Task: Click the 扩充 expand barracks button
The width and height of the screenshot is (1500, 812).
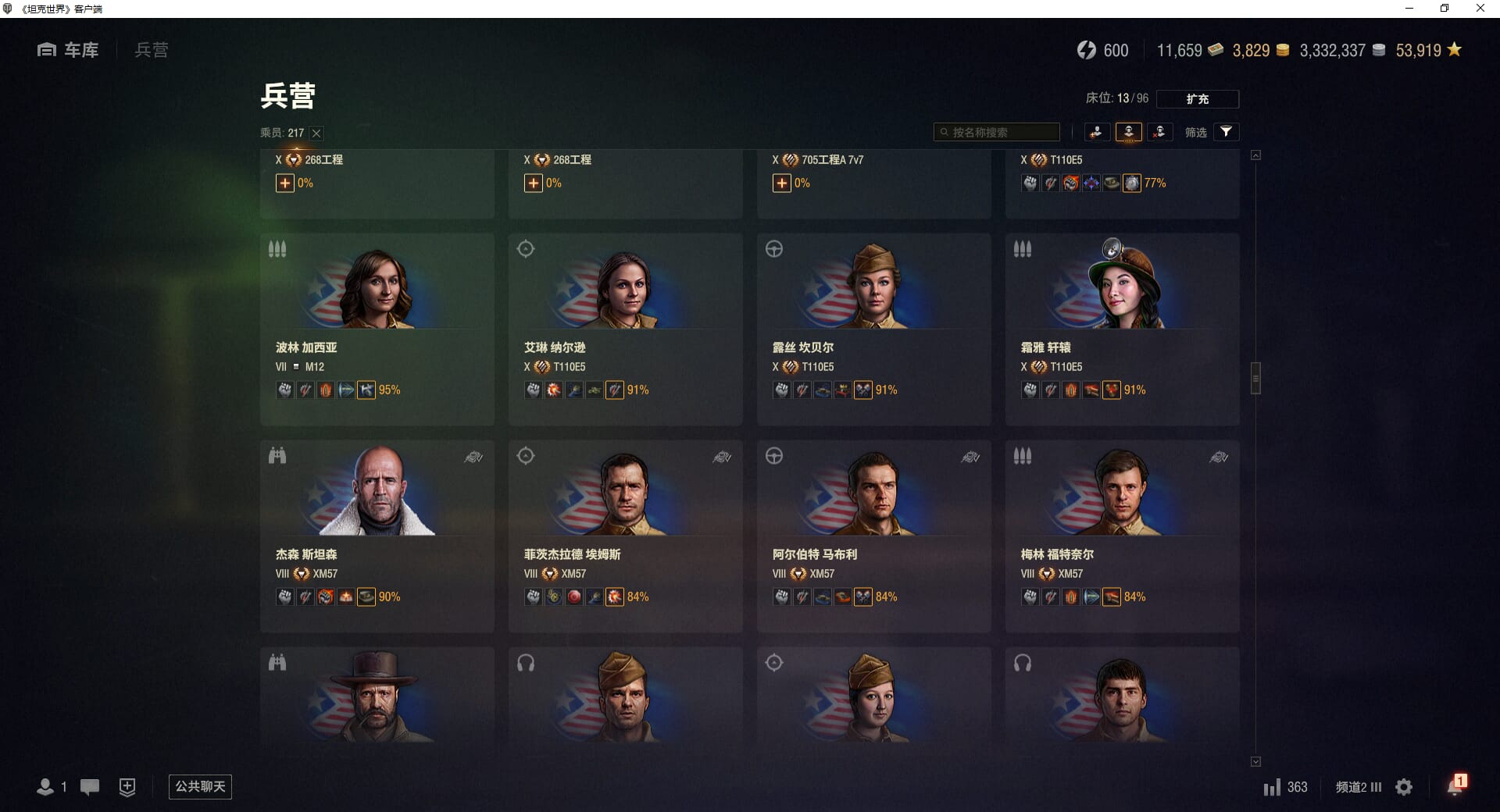Action: point(1197,99)
